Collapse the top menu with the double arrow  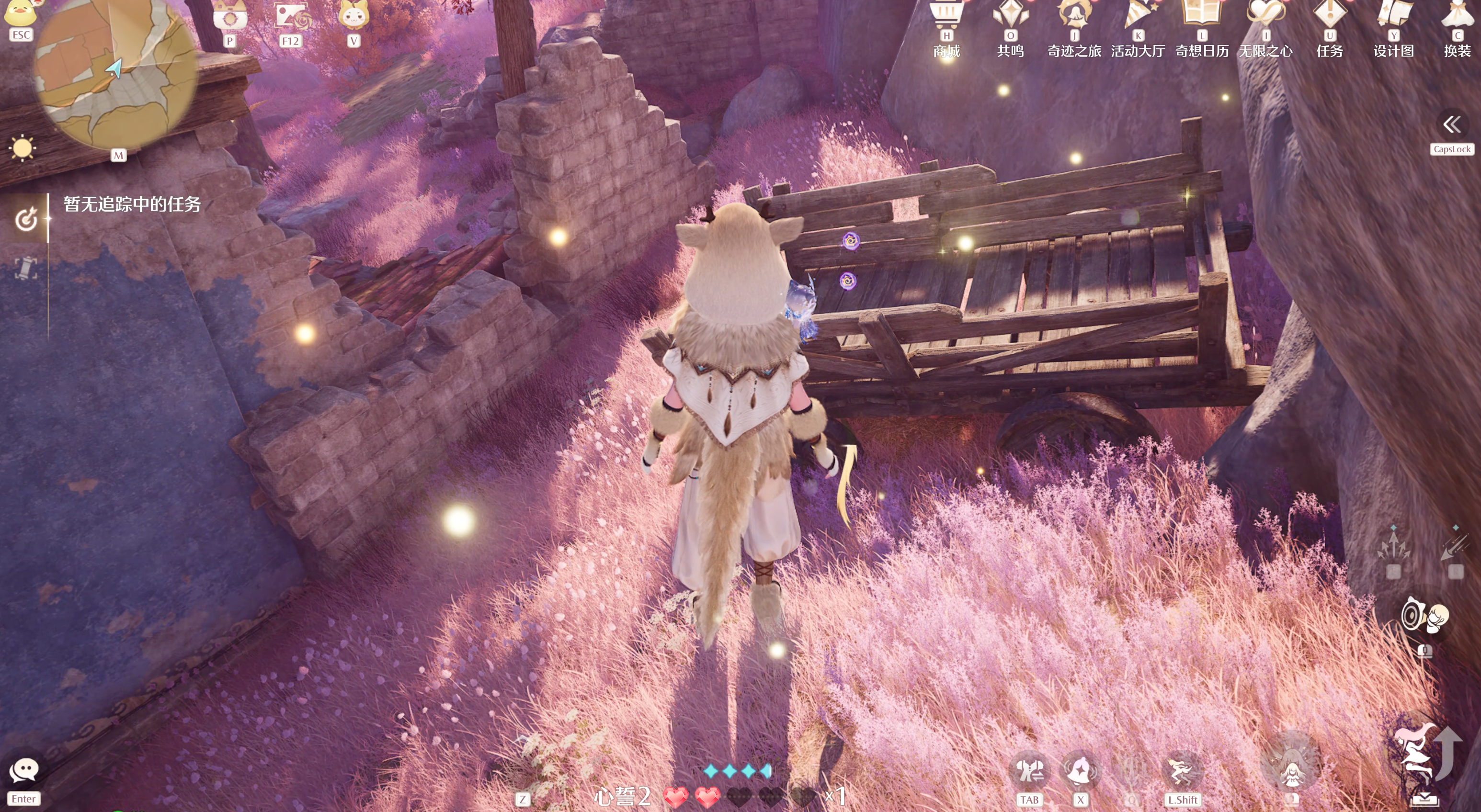[1452, 124]
